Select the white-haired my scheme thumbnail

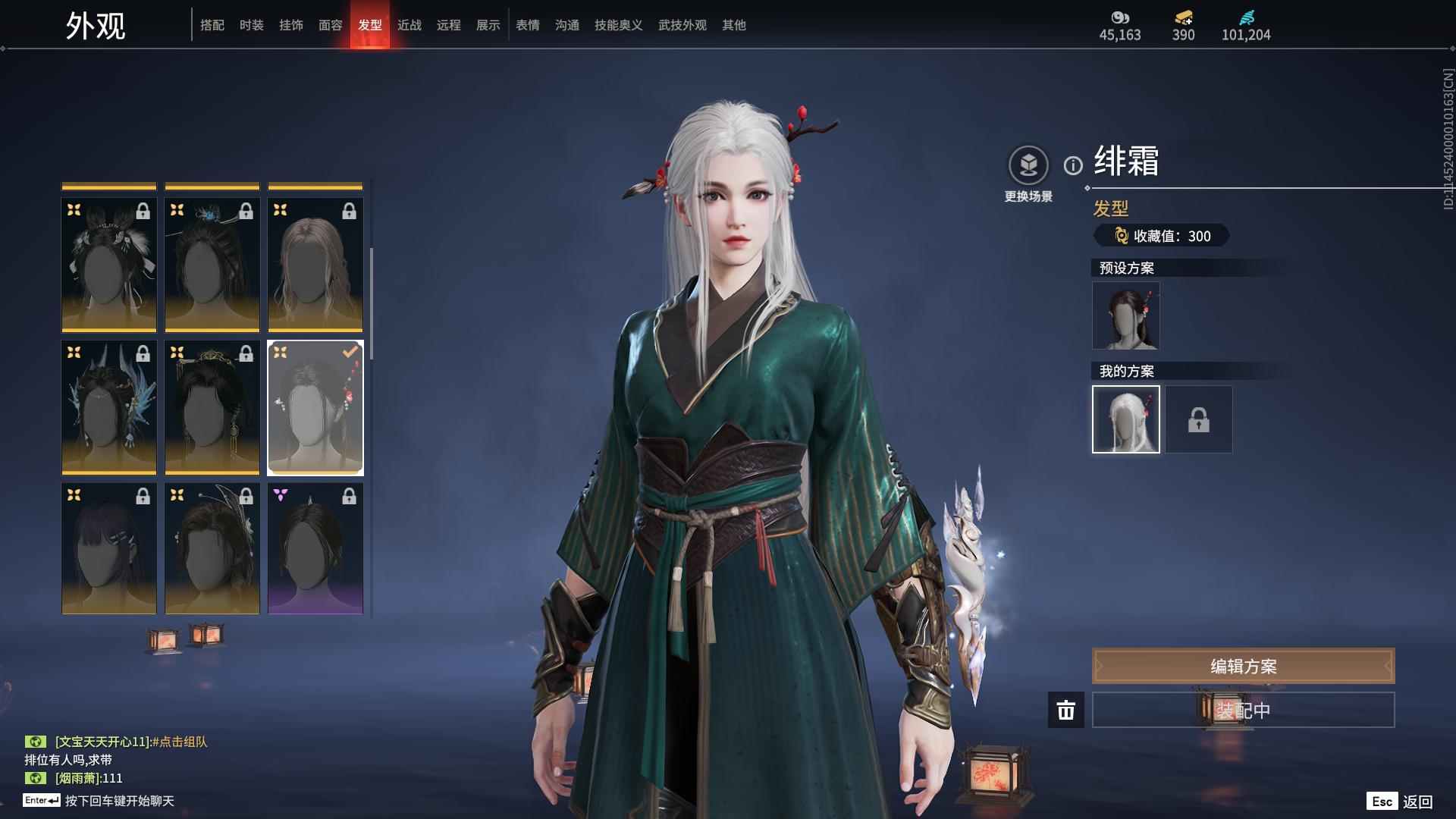pyautogui.click(x=1126, y=419)
